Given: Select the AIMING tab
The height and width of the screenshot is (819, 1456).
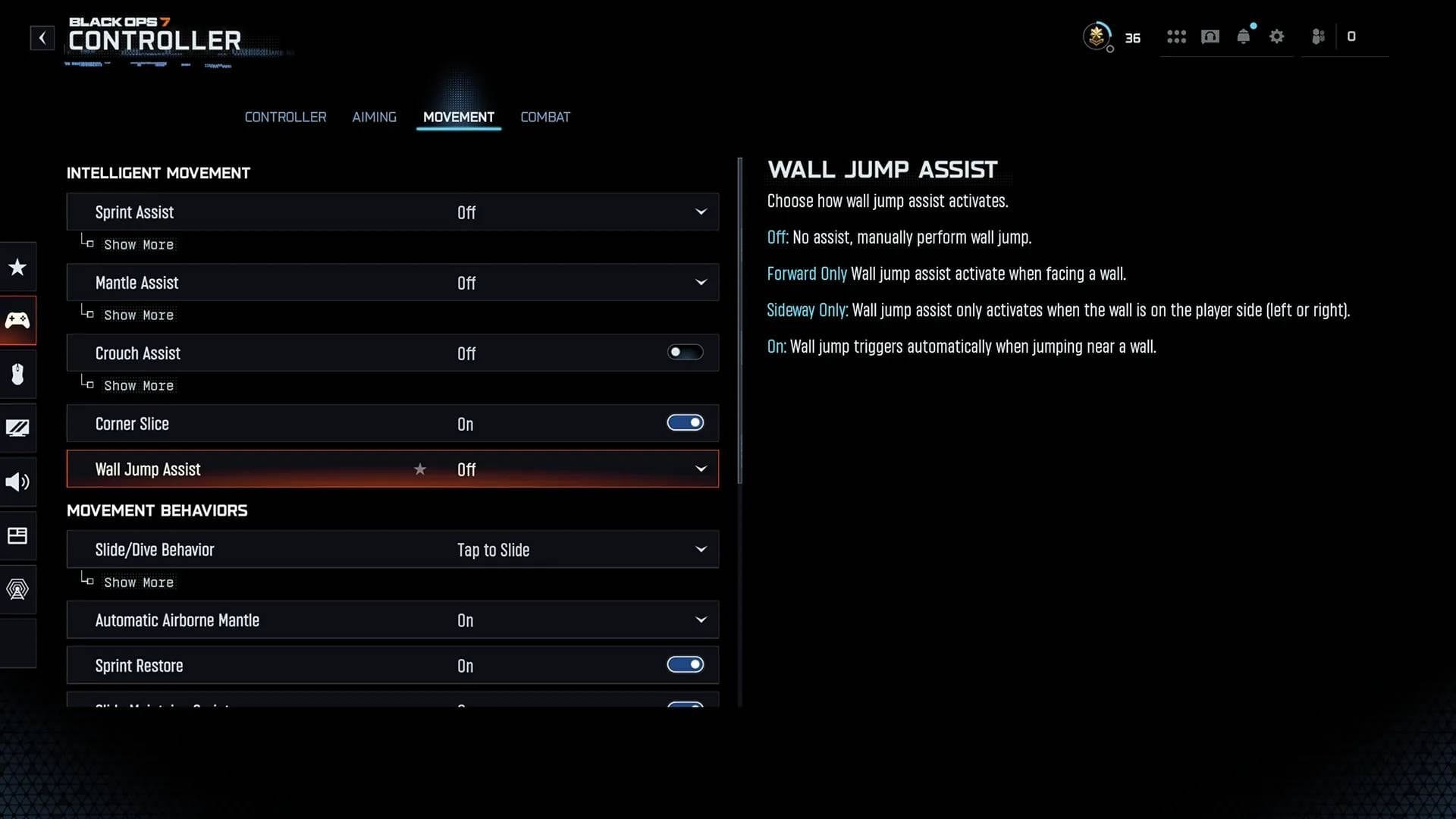Looking at the screenshot, I should pos(374,117).
